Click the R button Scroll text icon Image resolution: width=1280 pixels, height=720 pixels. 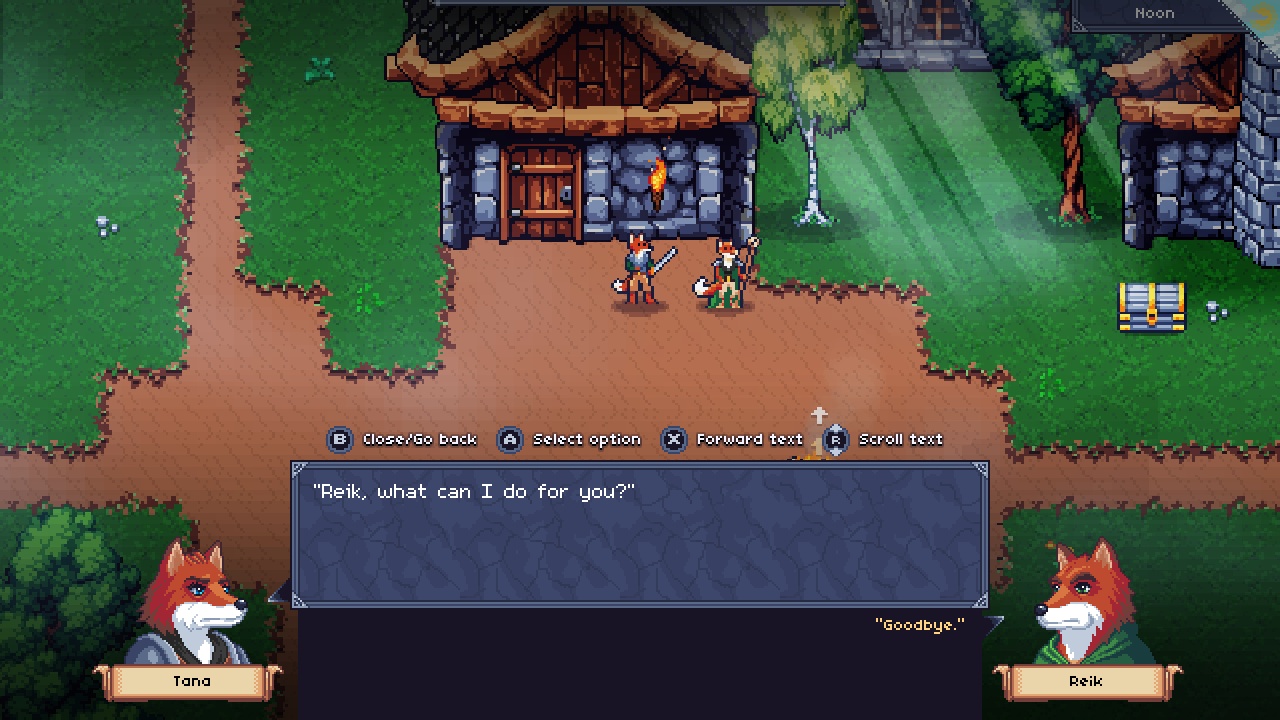tap(837, 439)
